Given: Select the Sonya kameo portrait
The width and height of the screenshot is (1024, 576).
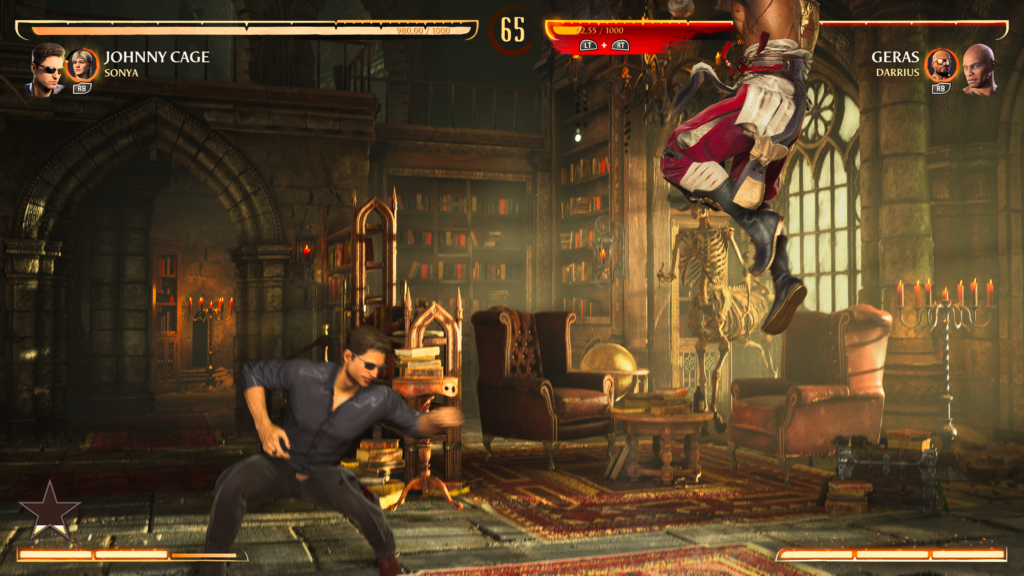Looking at the screenshot, I should (82, 65).
